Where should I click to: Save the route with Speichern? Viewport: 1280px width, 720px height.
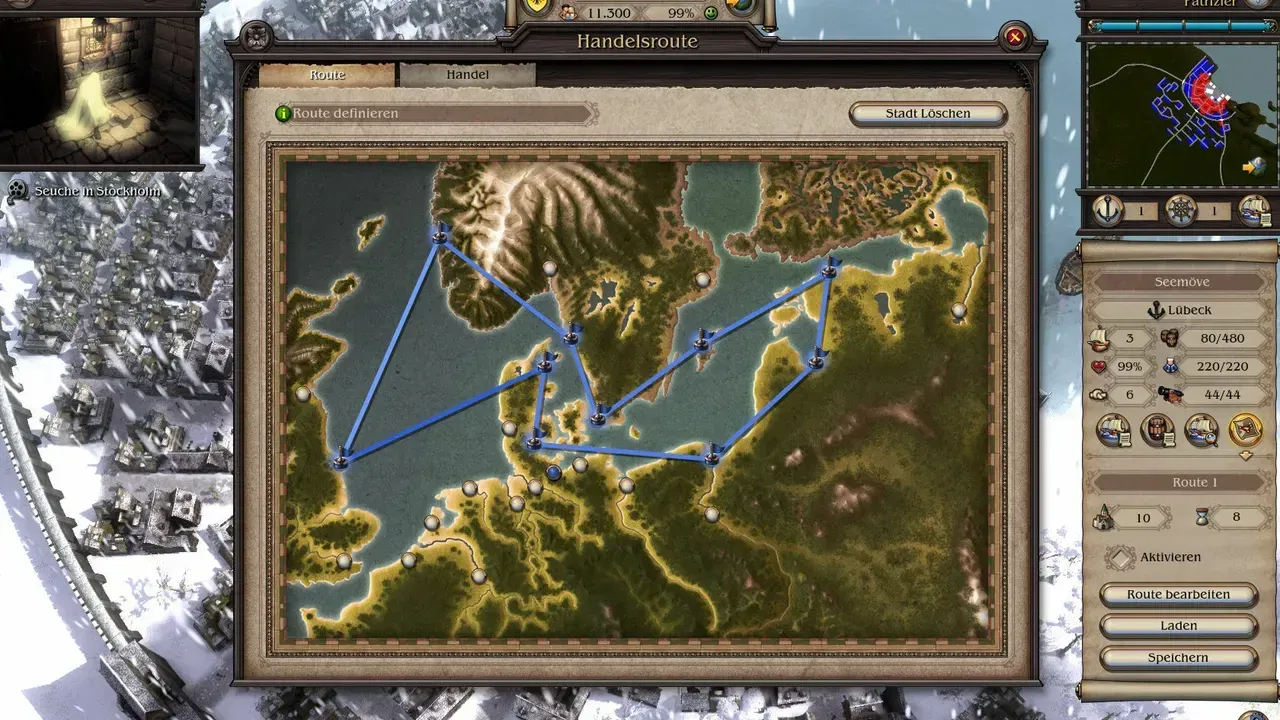click(1178, 657)
